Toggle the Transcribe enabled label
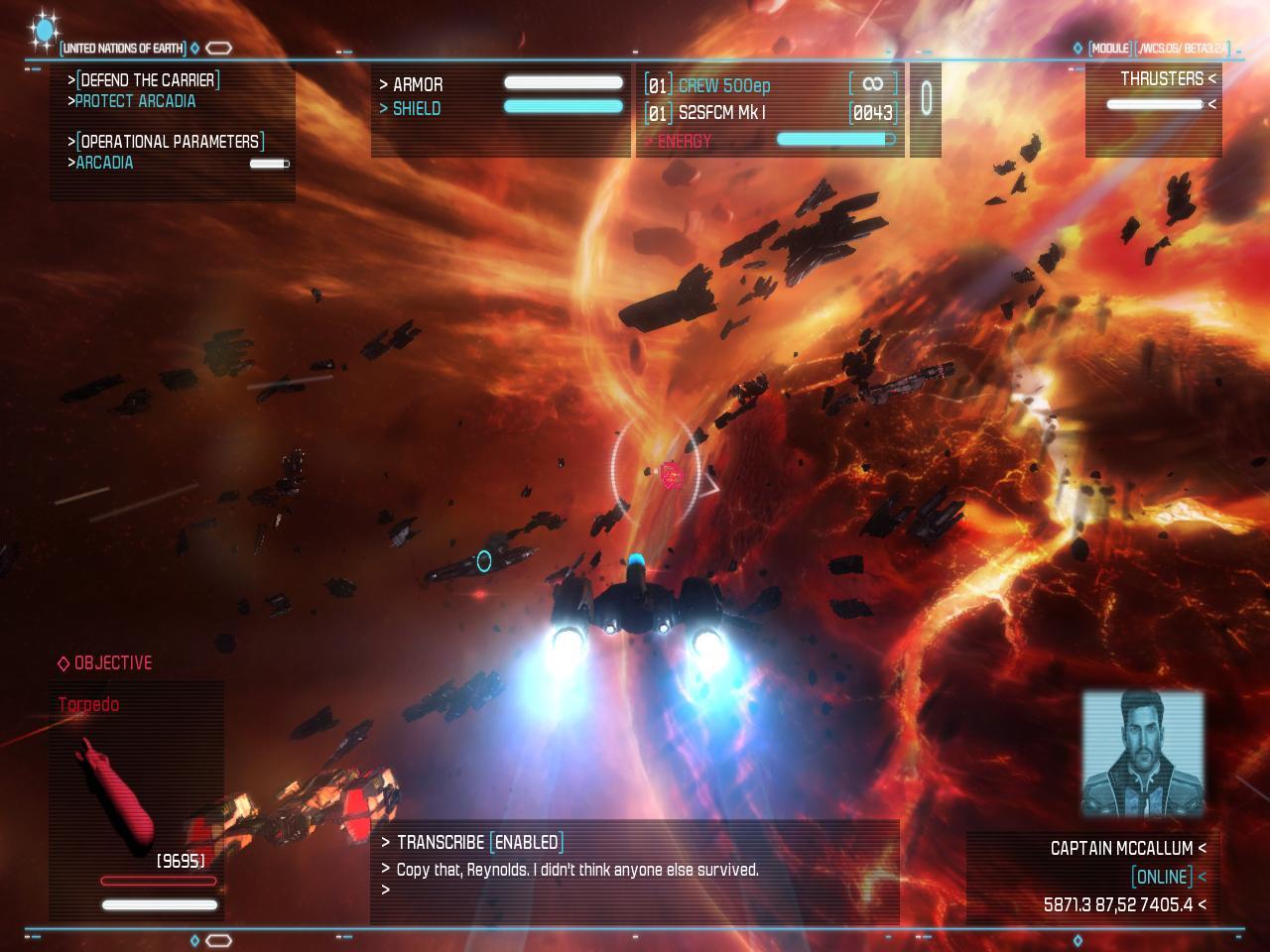 tap(527, 842)
